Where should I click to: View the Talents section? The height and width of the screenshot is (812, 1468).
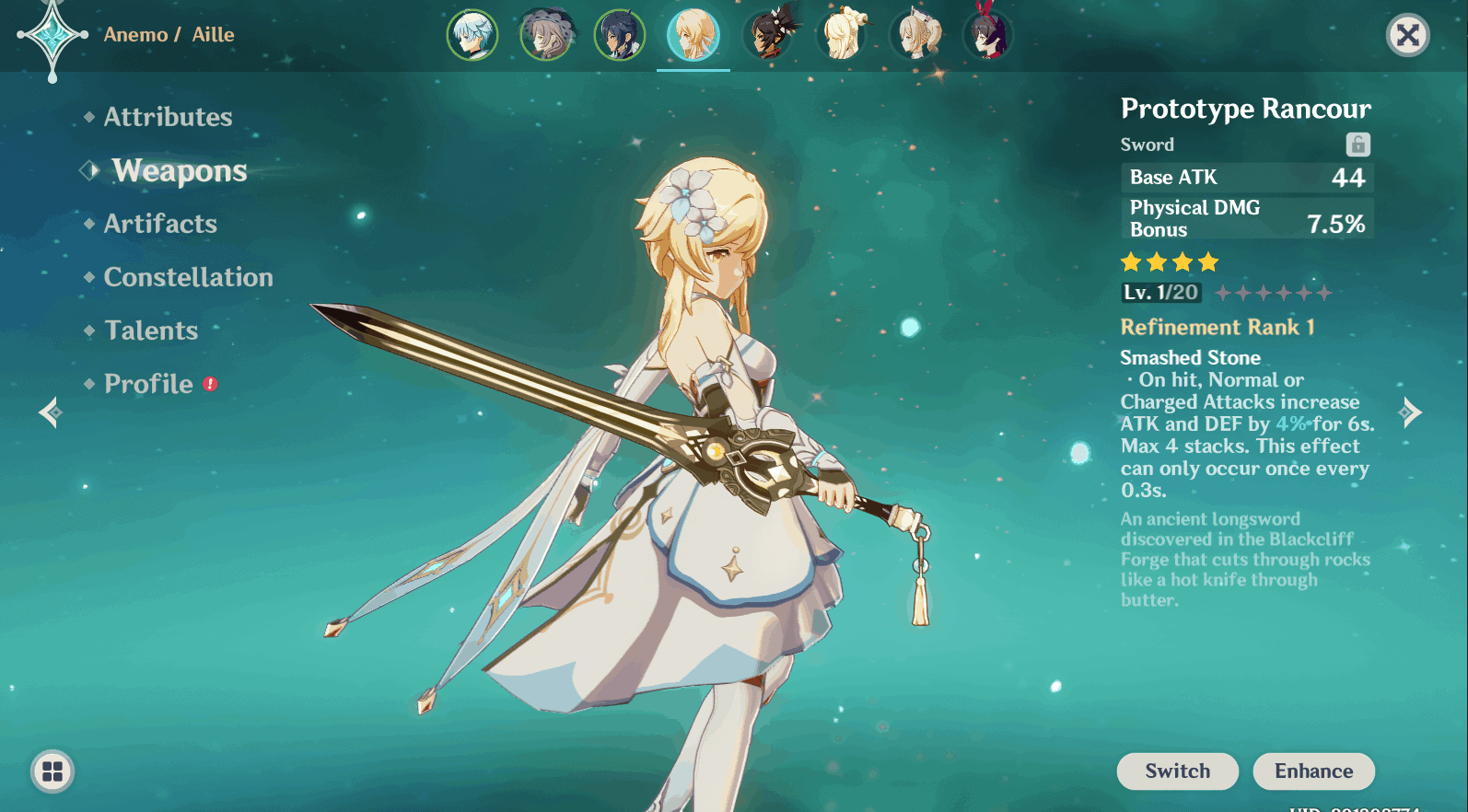click(x=151, y=331)
